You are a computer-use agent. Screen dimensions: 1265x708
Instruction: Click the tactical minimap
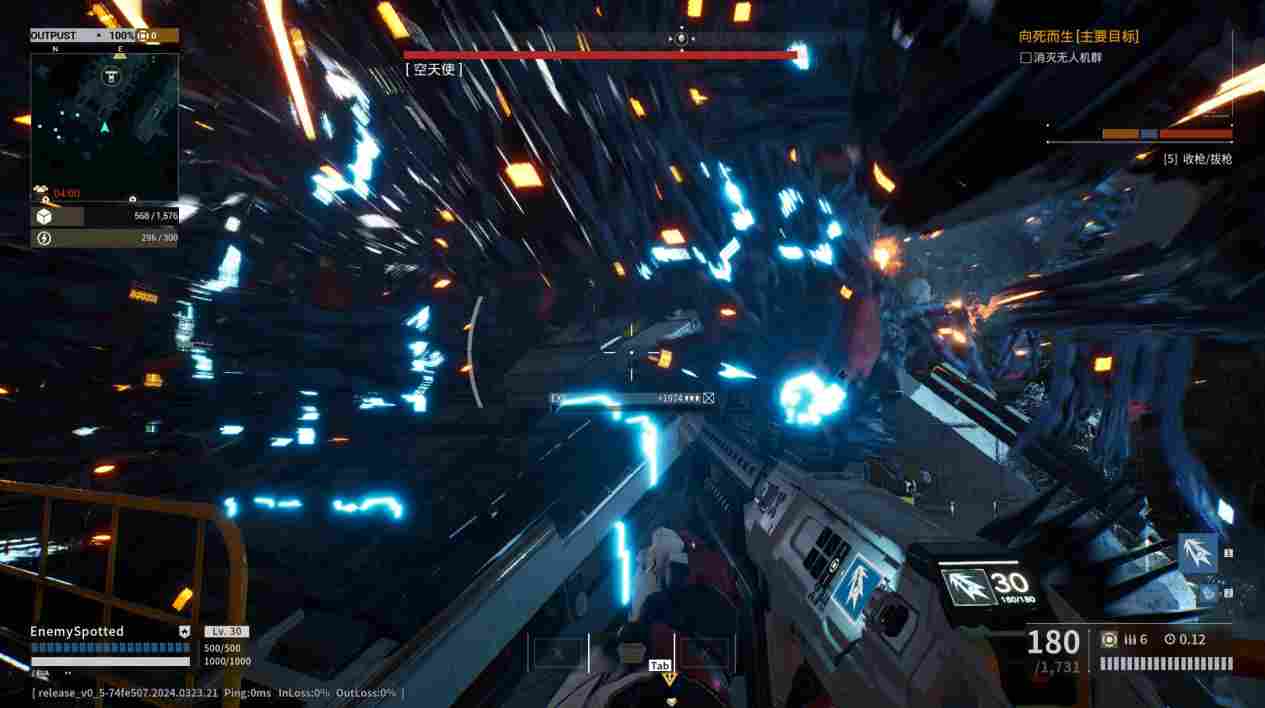[104, 126]
